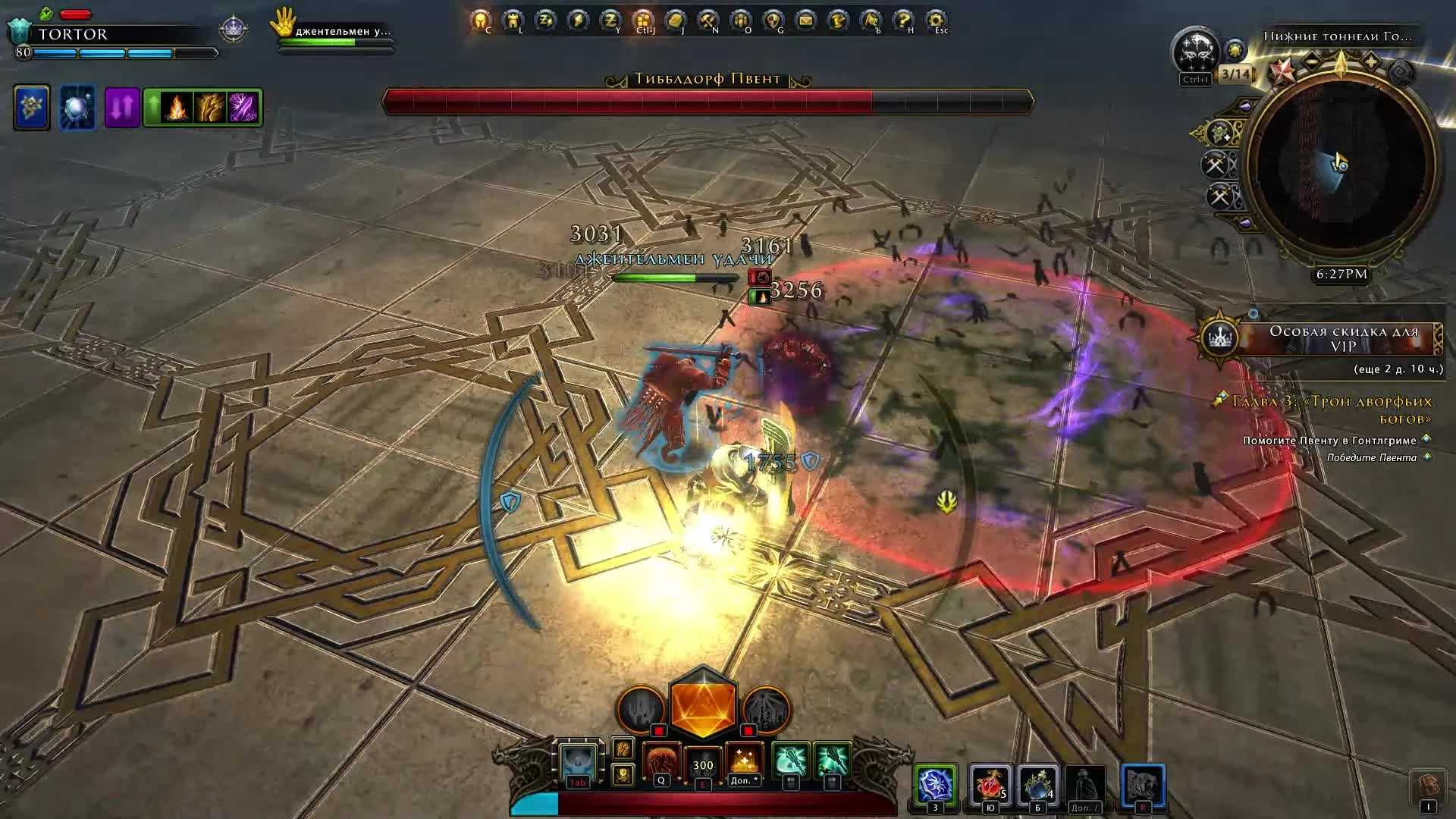Click the glowing rewards icon (Ctl-J)
The image size is (1456, 819).
(x=643, y=20)
